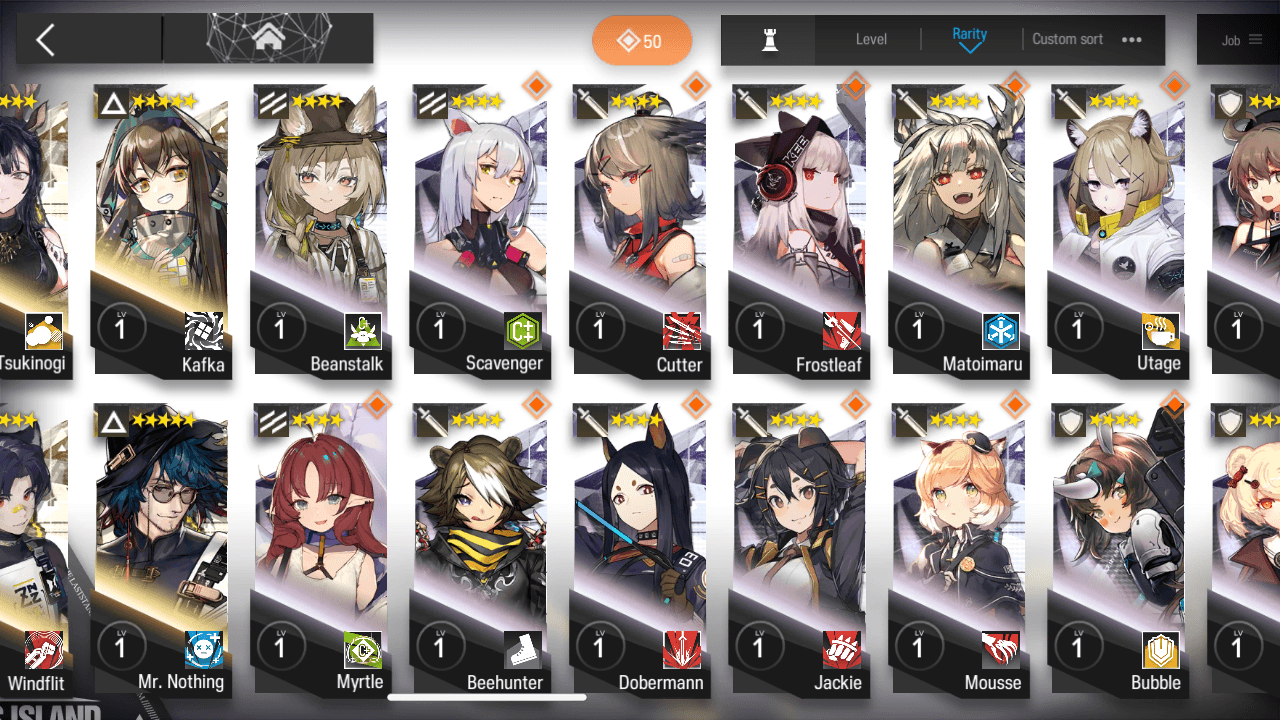This screenshot has width=1280, height=720.
Task: Pick the Myrtle operator card
Action: [321, 548]
